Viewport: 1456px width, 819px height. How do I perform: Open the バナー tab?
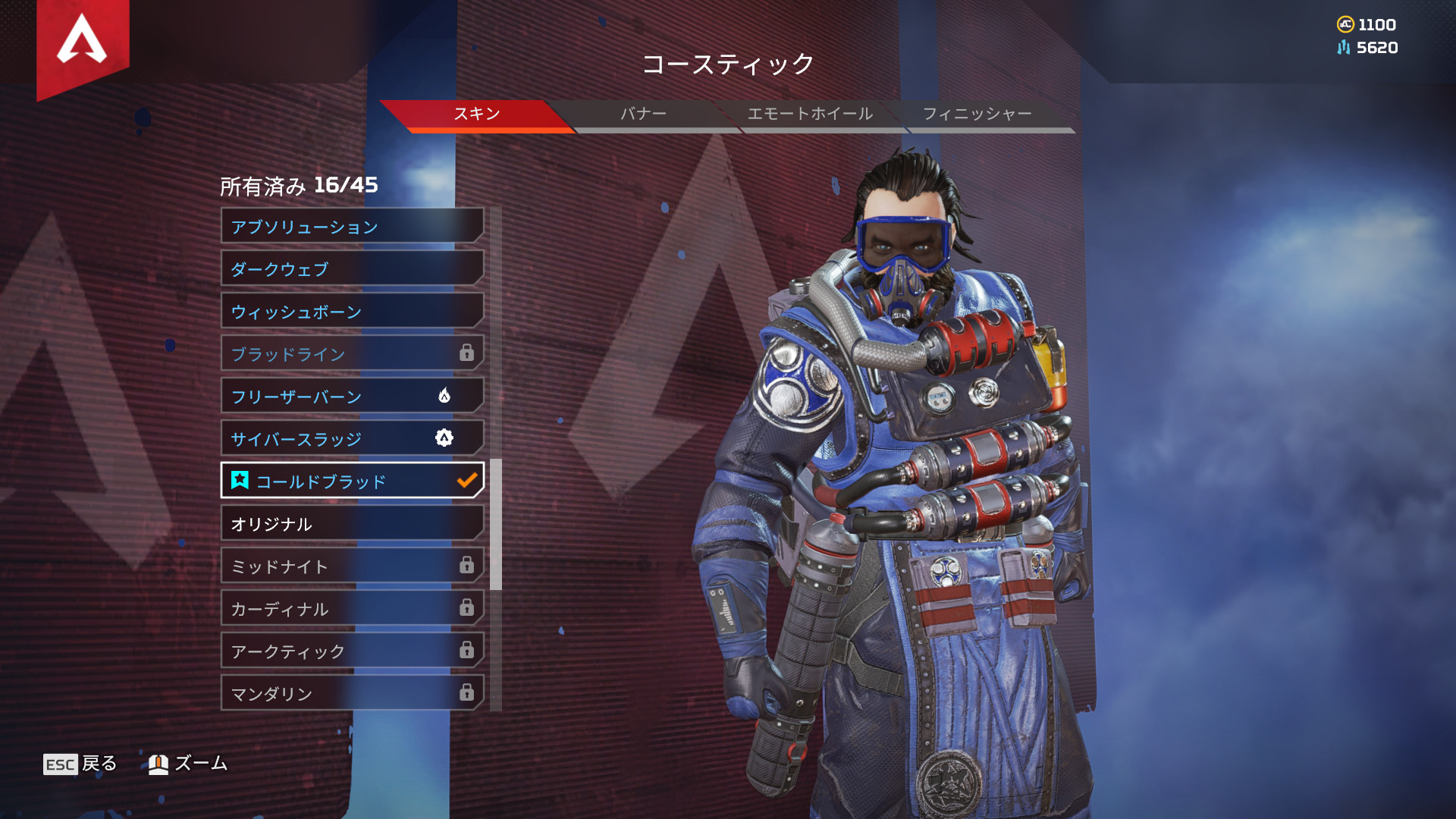pos(643,114)
